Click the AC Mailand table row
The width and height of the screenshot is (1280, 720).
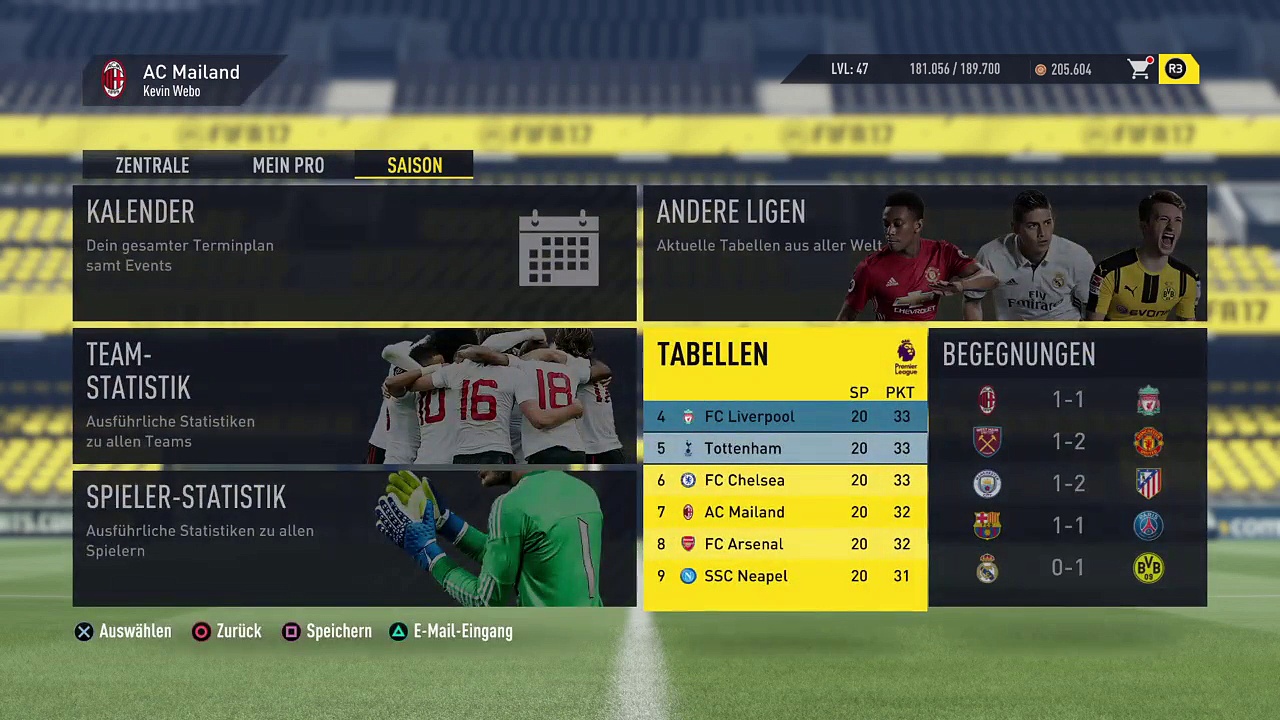point(784,513)
